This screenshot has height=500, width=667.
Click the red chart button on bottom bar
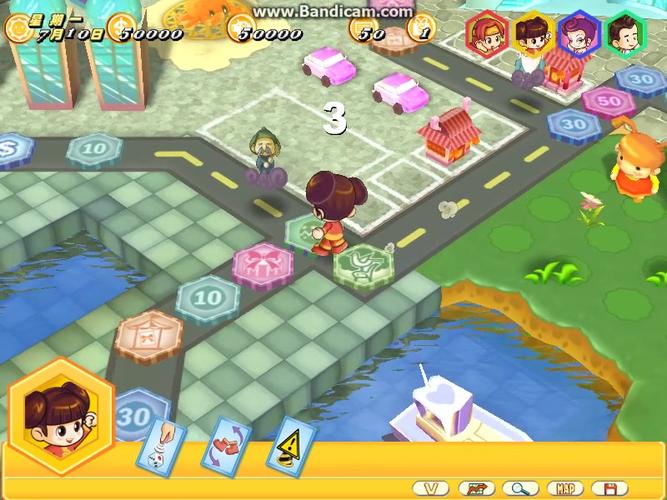click(x=476, y=488)
